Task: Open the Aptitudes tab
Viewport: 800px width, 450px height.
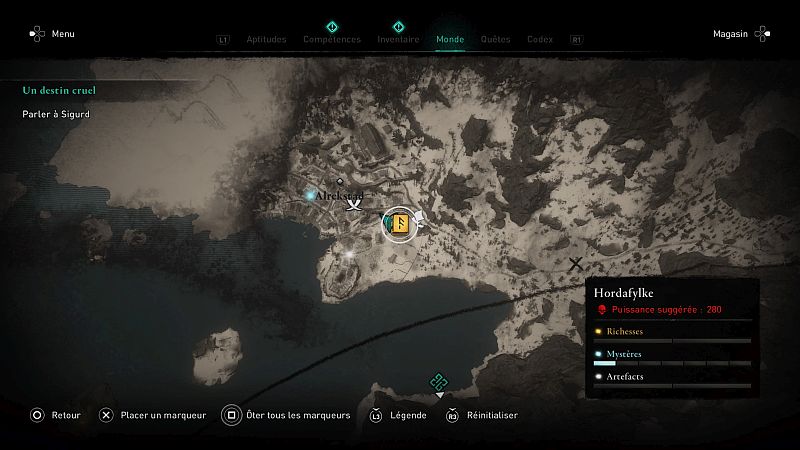Action: click(x=265, y=40)
